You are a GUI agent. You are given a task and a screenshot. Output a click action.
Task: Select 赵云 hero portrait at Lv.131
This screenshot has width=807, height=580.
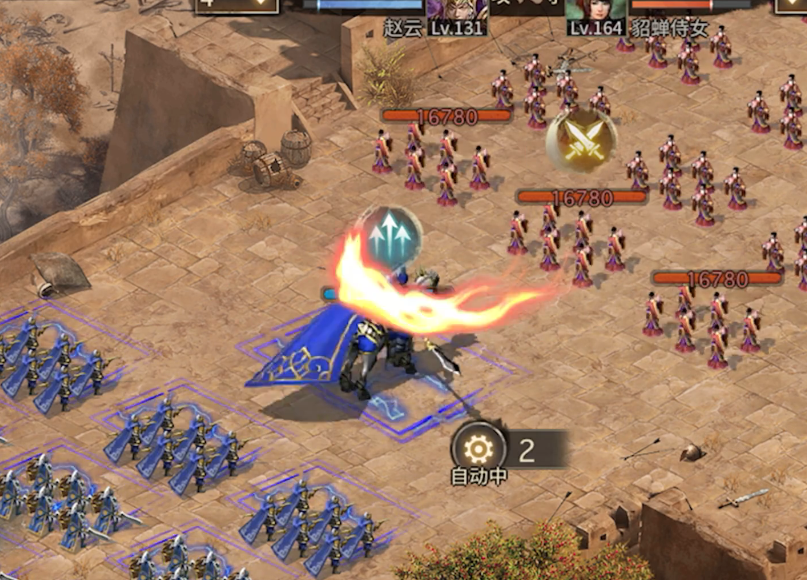click(x=456, y=12)
